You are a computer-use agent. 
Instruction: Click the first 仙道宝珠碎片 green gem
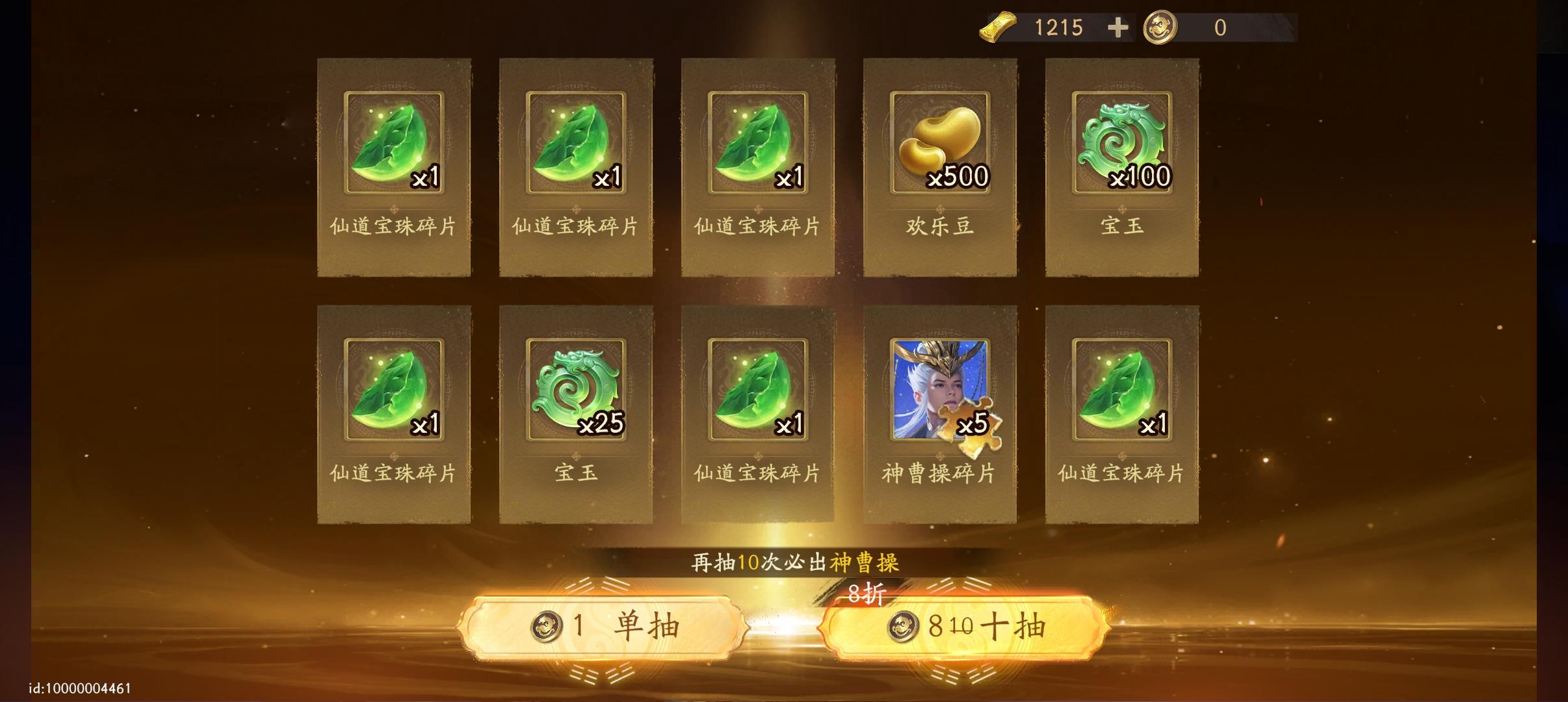click(x=394, y=165)
